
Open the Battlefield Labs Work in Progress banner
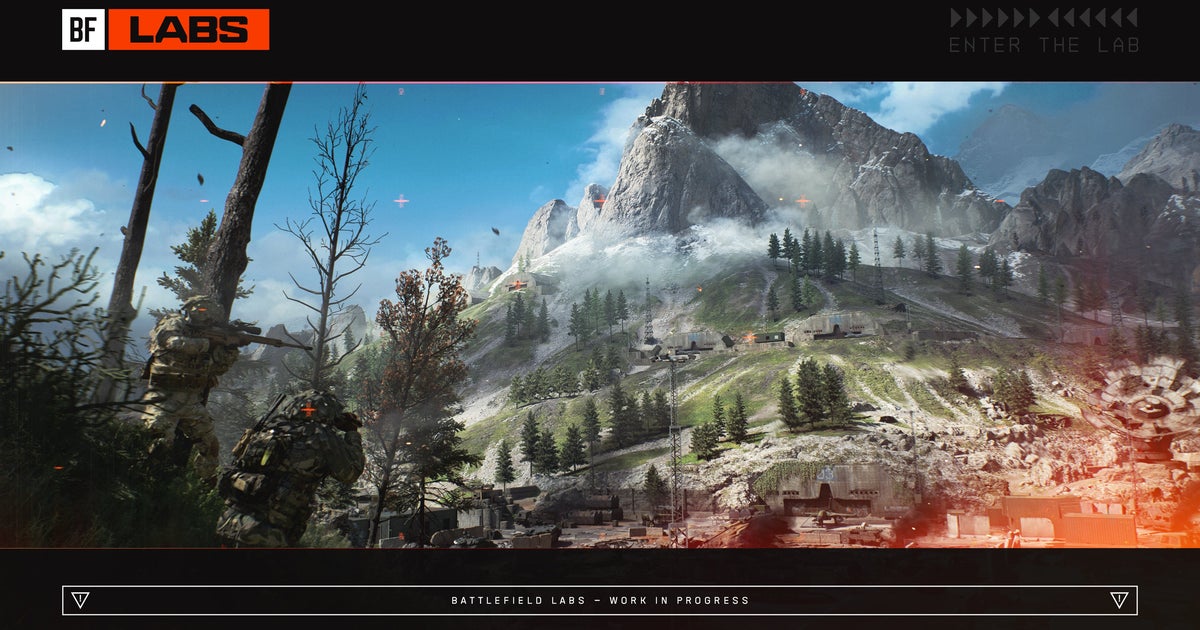pyautogui.click(x=600, y=600)
